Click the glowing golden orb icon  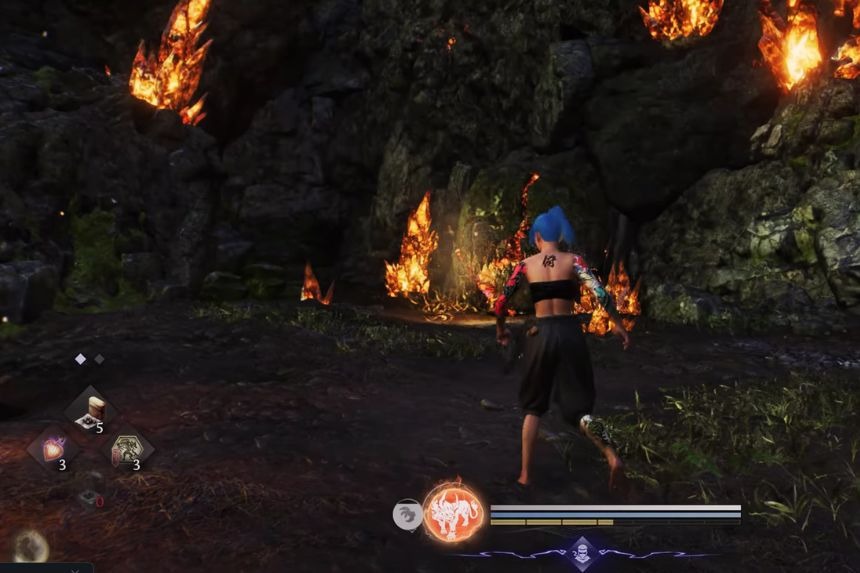pyautogui.click(x=30, y=545)
